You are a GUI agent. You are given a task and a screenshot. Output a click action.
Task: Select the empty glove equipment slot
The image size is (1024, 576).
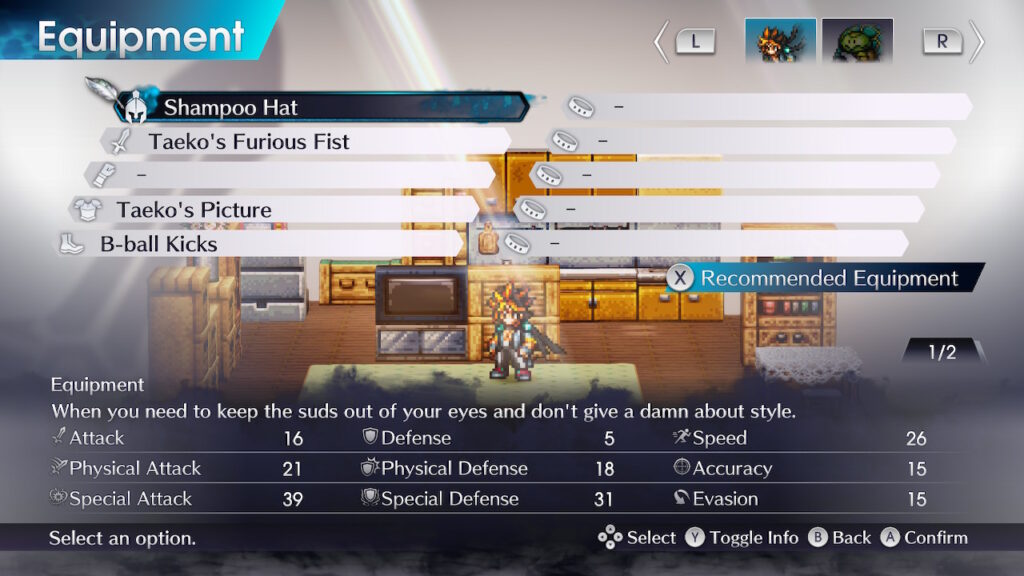290,175
